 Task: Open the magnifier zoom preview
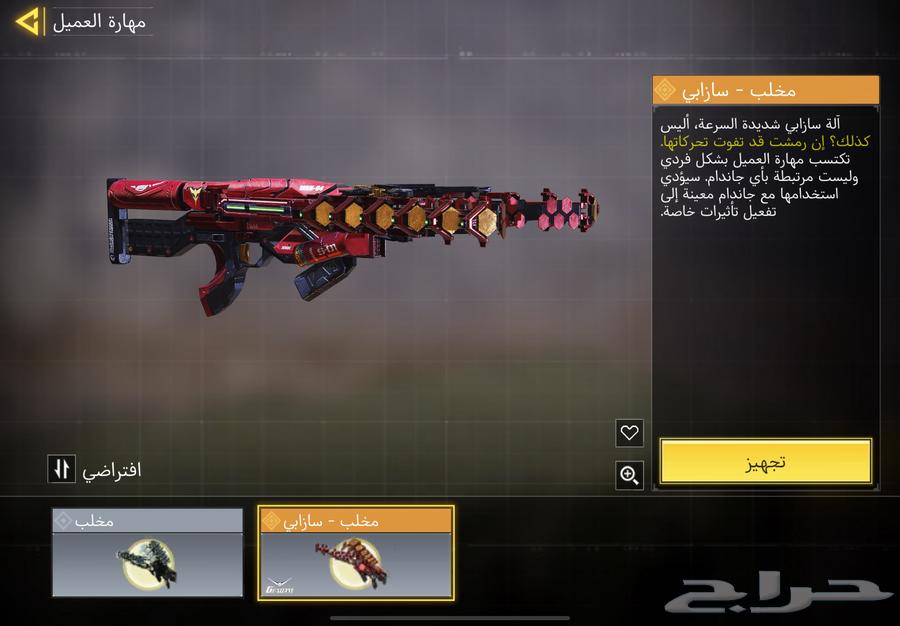click(629, 475)
